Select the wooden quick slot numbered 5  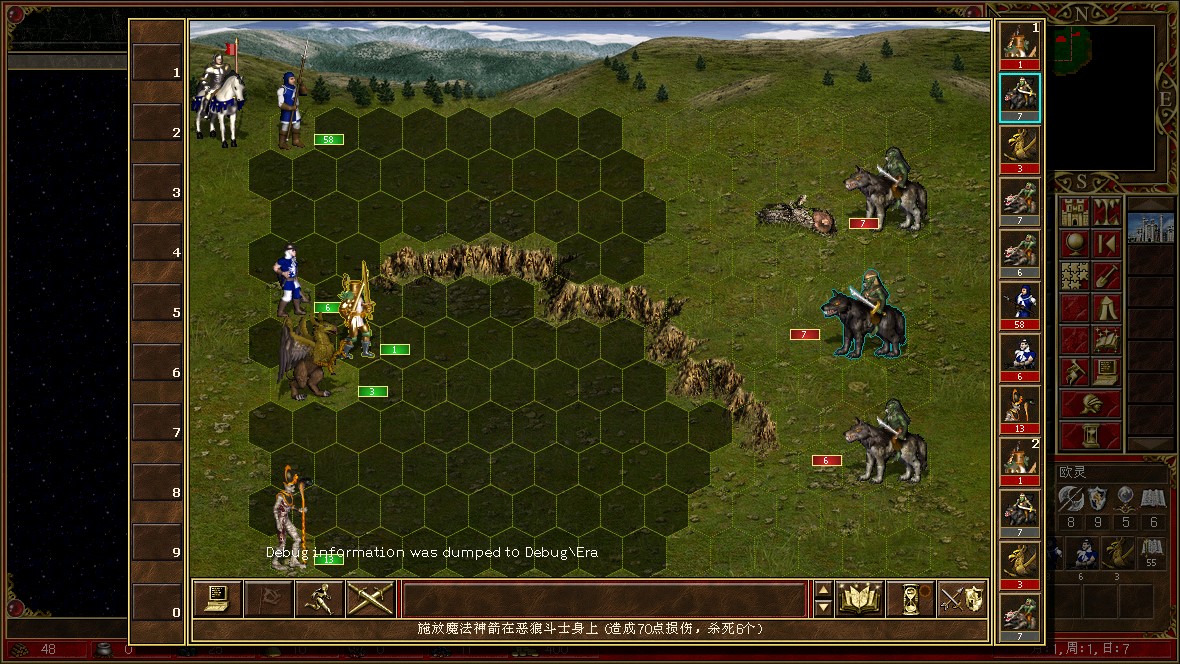(158, 313)
